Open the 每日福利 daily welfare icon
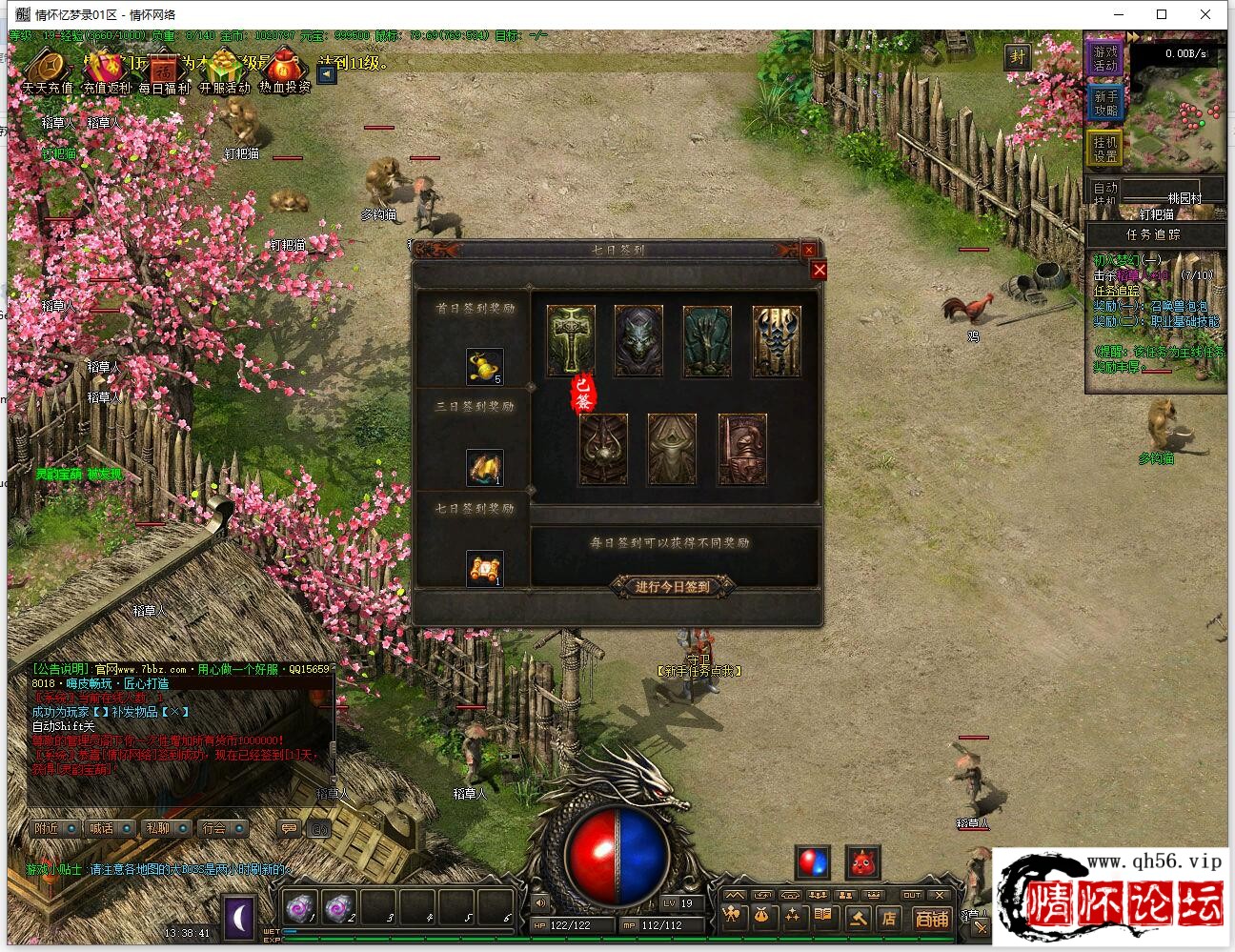Viewport: 1235px width, 952px height. (x=164, y=69)
